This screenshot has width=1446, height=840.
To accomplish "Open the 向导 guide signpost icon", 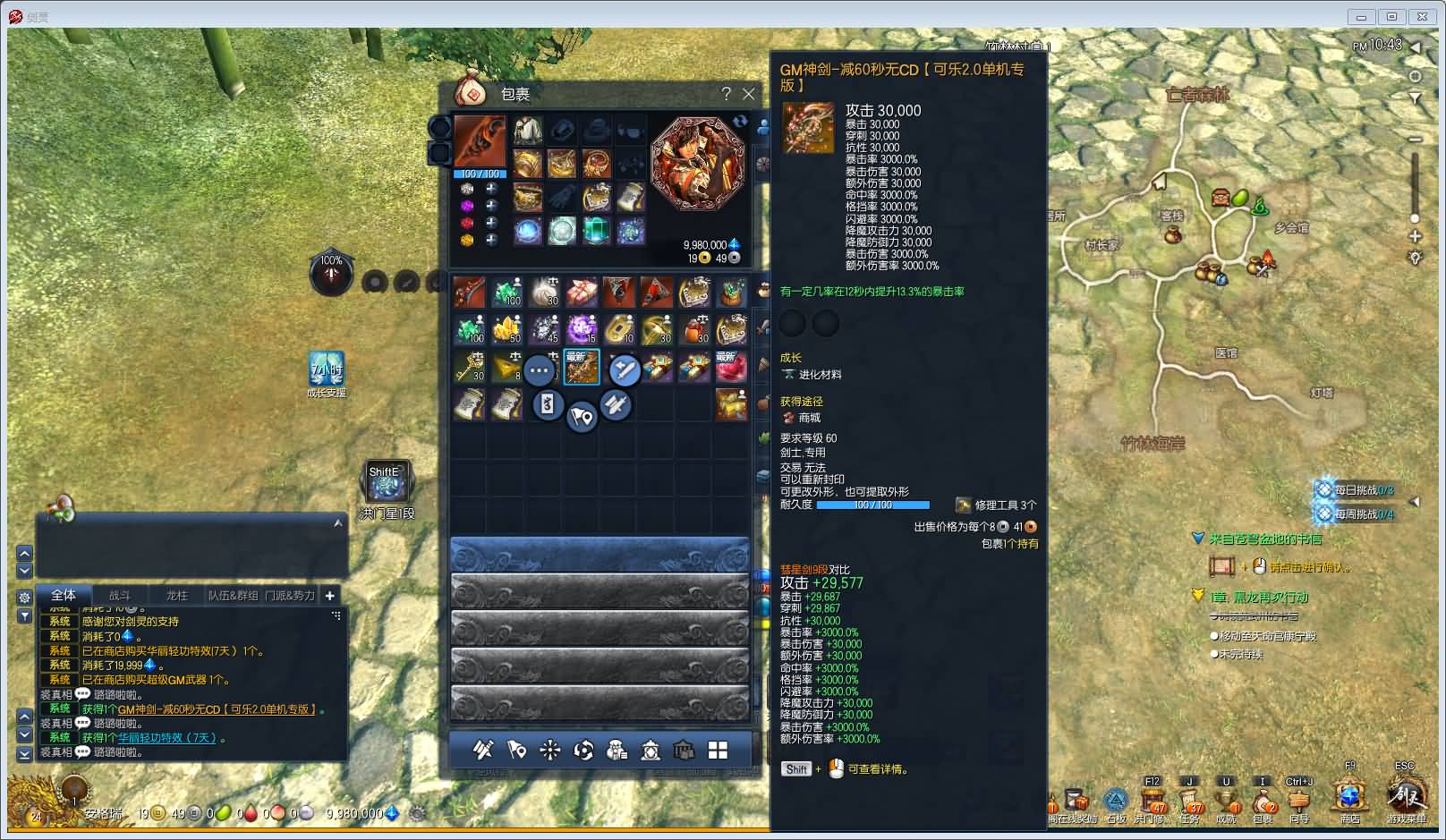I will coord(1298,801).
